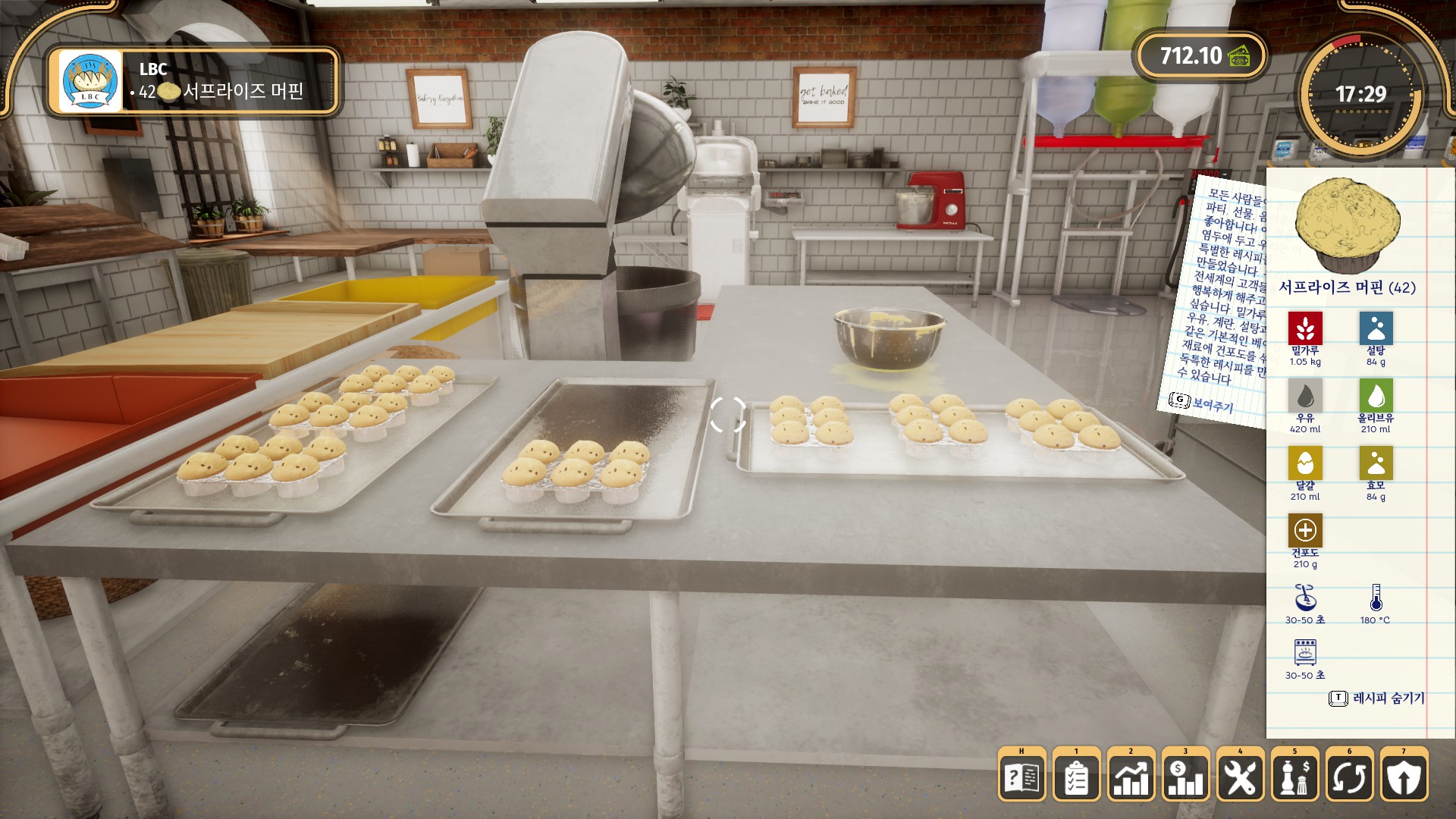This screenshot has height=819, width=1456.
Task: Select the olive oil (올리브유) ingredient icon
Action: click(1376, 395)
